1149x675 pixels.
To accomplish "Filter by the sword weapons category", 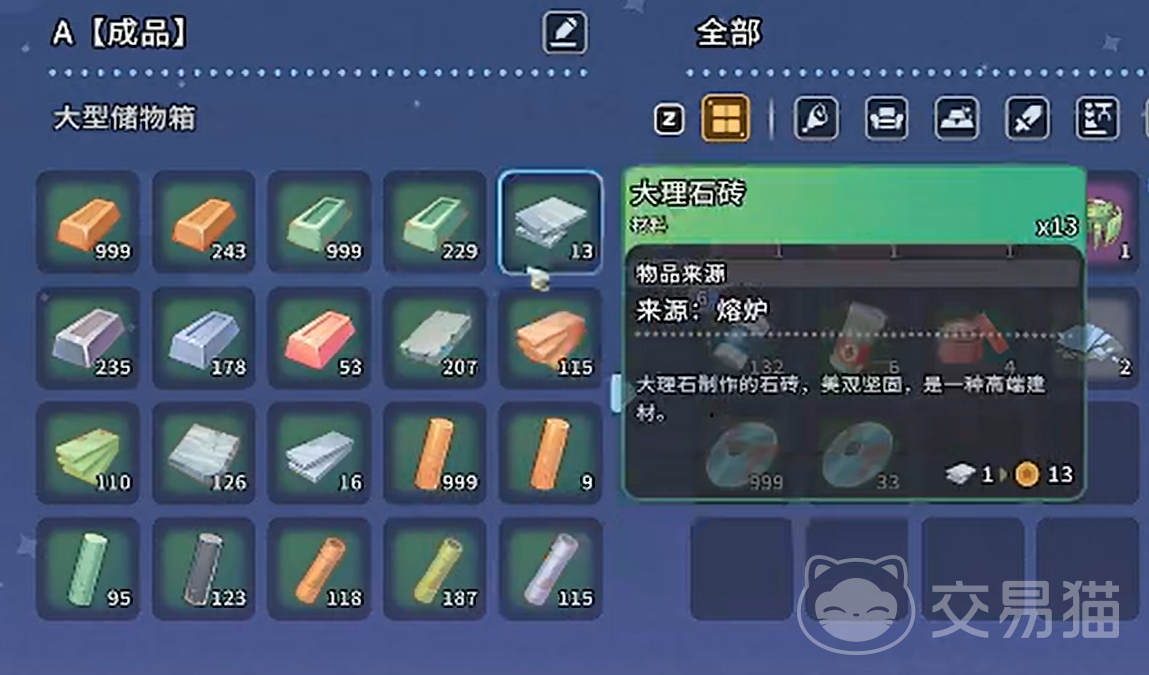I will tap(1027, 120).
